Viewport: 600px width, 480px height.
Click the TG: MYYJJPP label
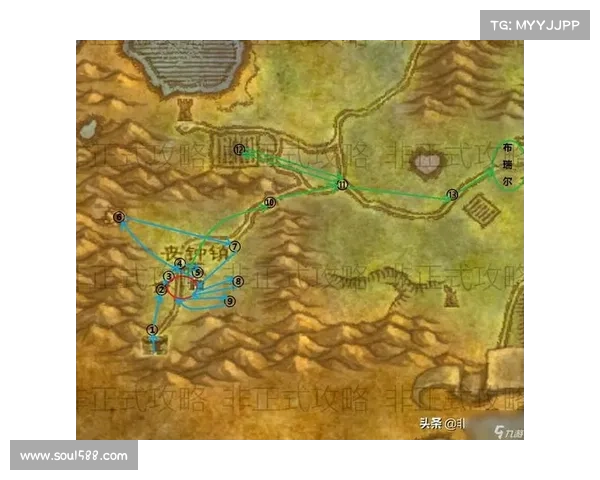pyautogui.click(x=535, y=23)
